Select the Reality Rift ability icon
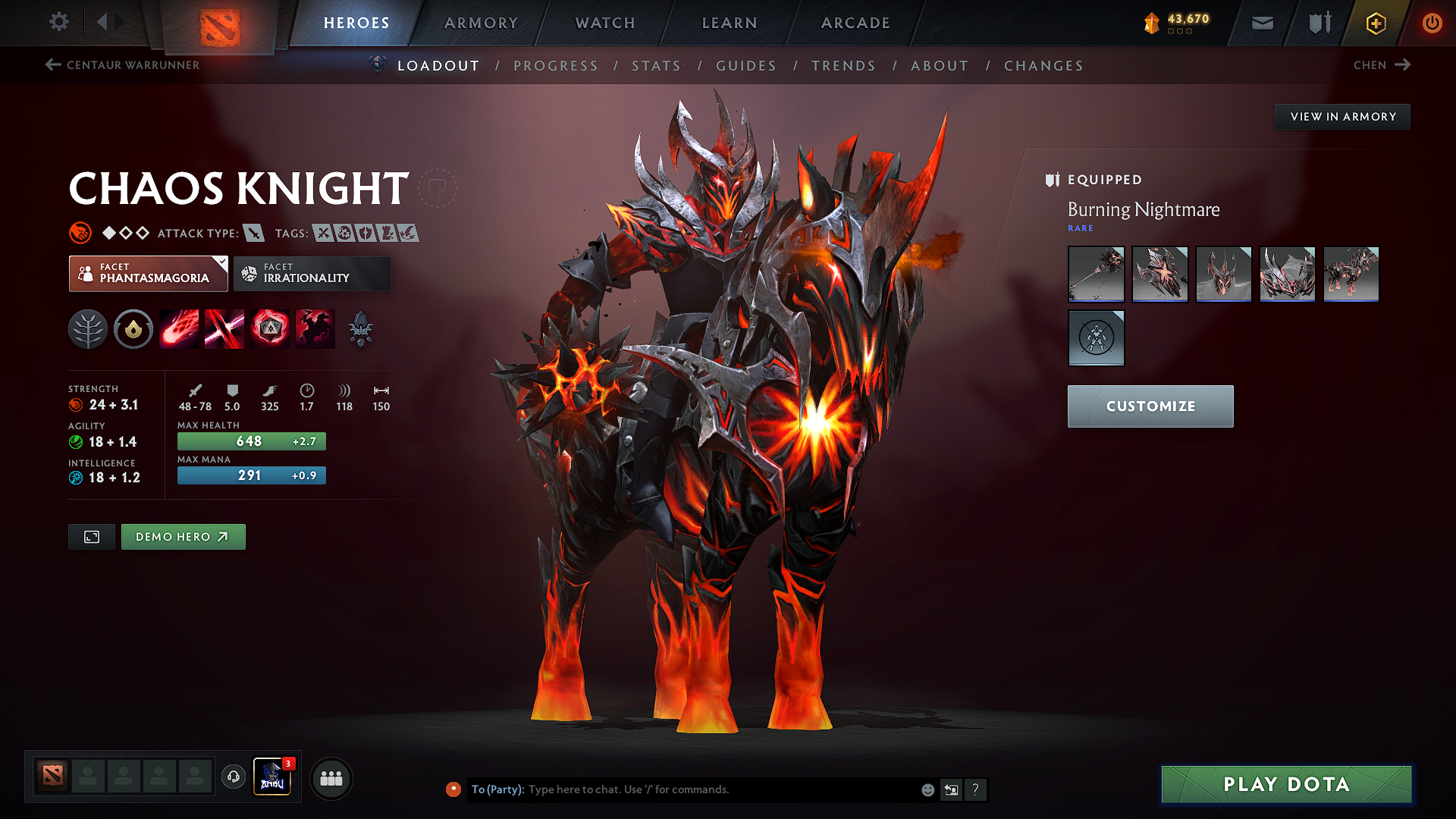This screenshot has width=1456, height=819. pyautogui.click(x=224, y=328)
